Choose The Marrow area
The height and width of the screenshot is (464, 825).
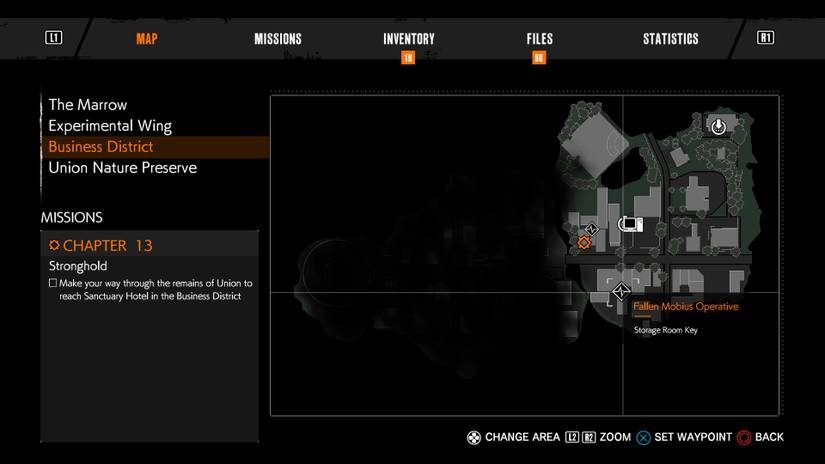click(x=88, y=104)
